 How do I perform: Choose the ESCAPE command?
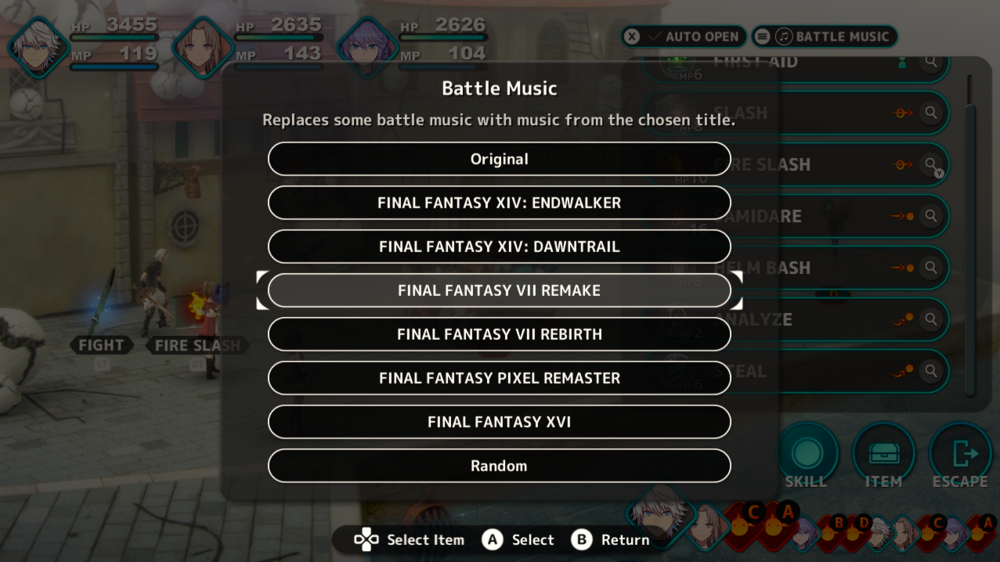(x=960, y=456)
